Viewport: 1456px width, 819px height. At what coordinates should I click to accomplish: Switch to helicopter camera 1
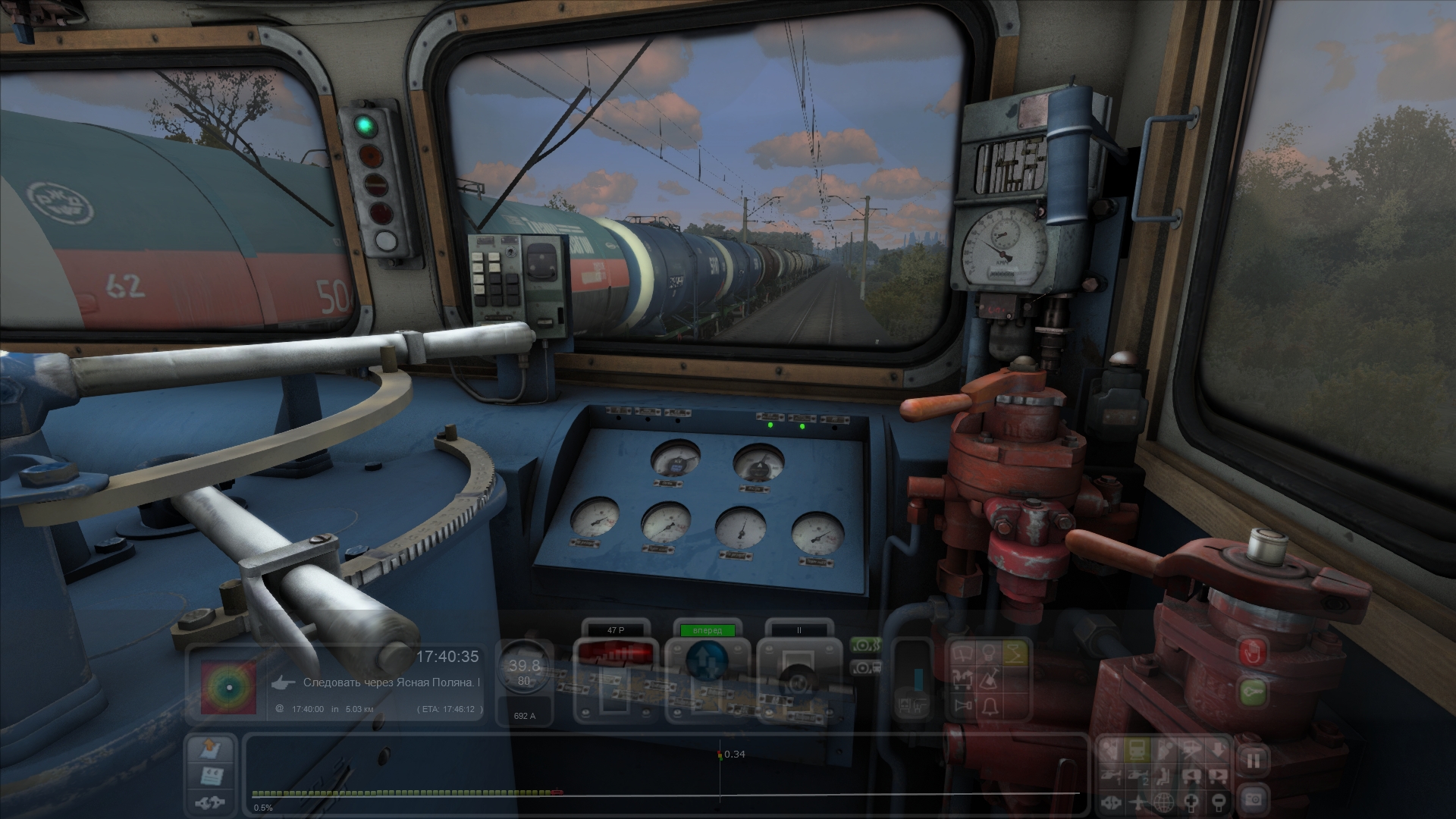tap(1111, 776)
